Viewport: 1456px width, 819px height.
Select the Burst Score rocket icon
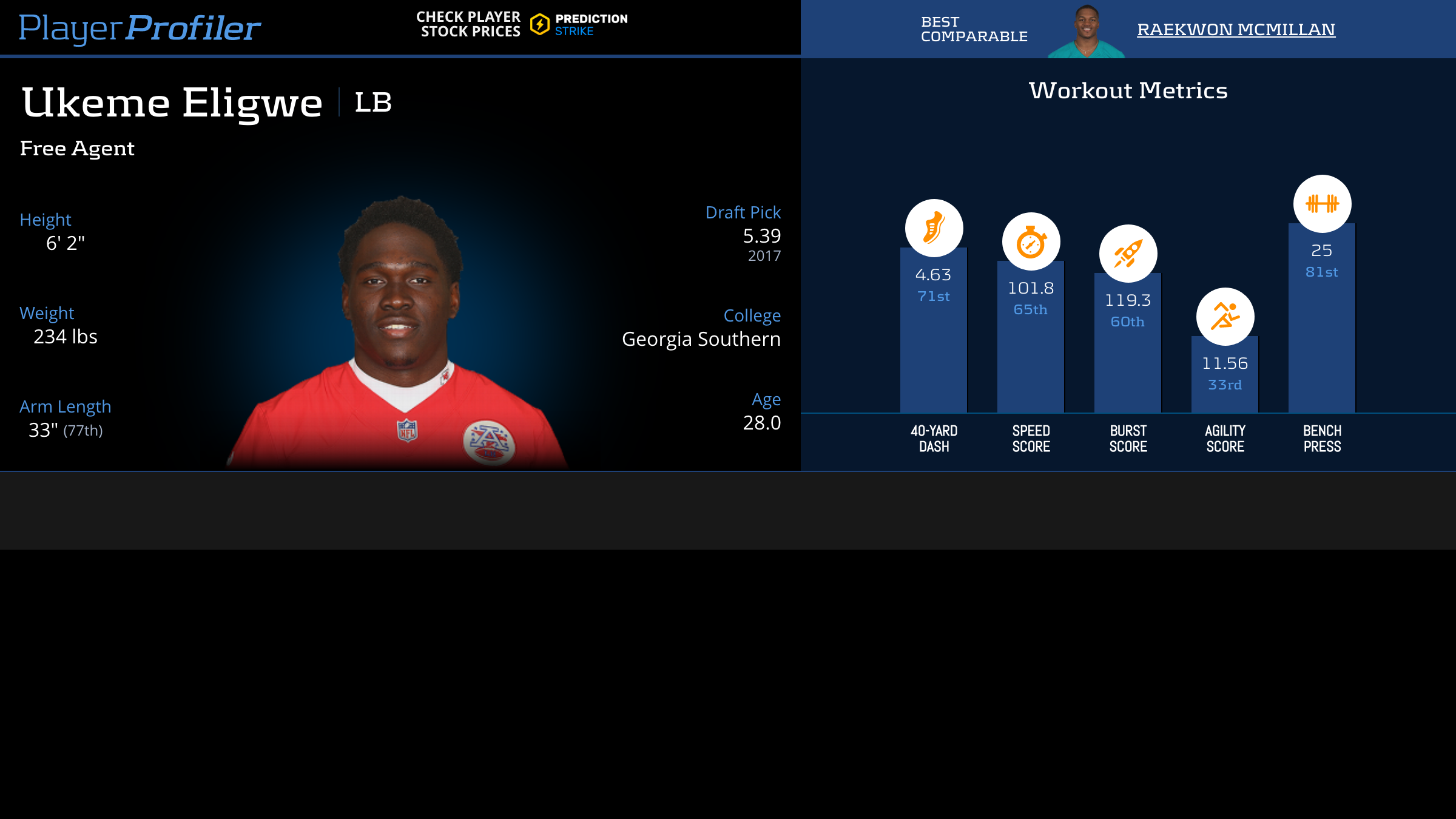(x=1128, y=254)
